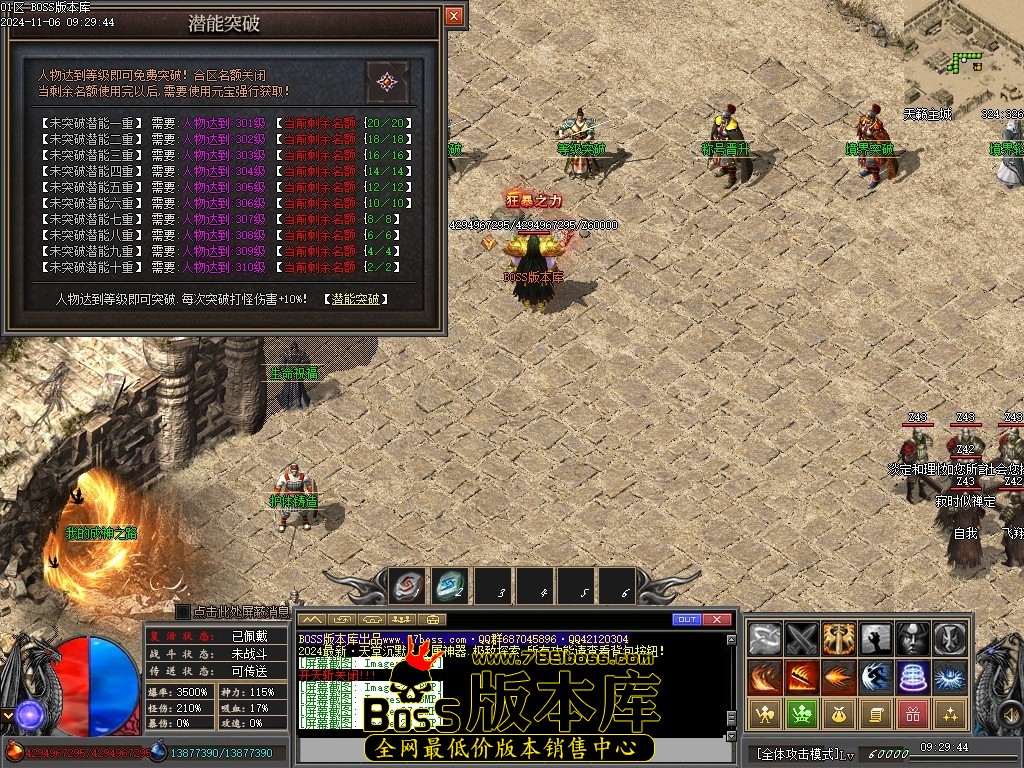Activate the blue dash sprint skill

tap(876, 677)
